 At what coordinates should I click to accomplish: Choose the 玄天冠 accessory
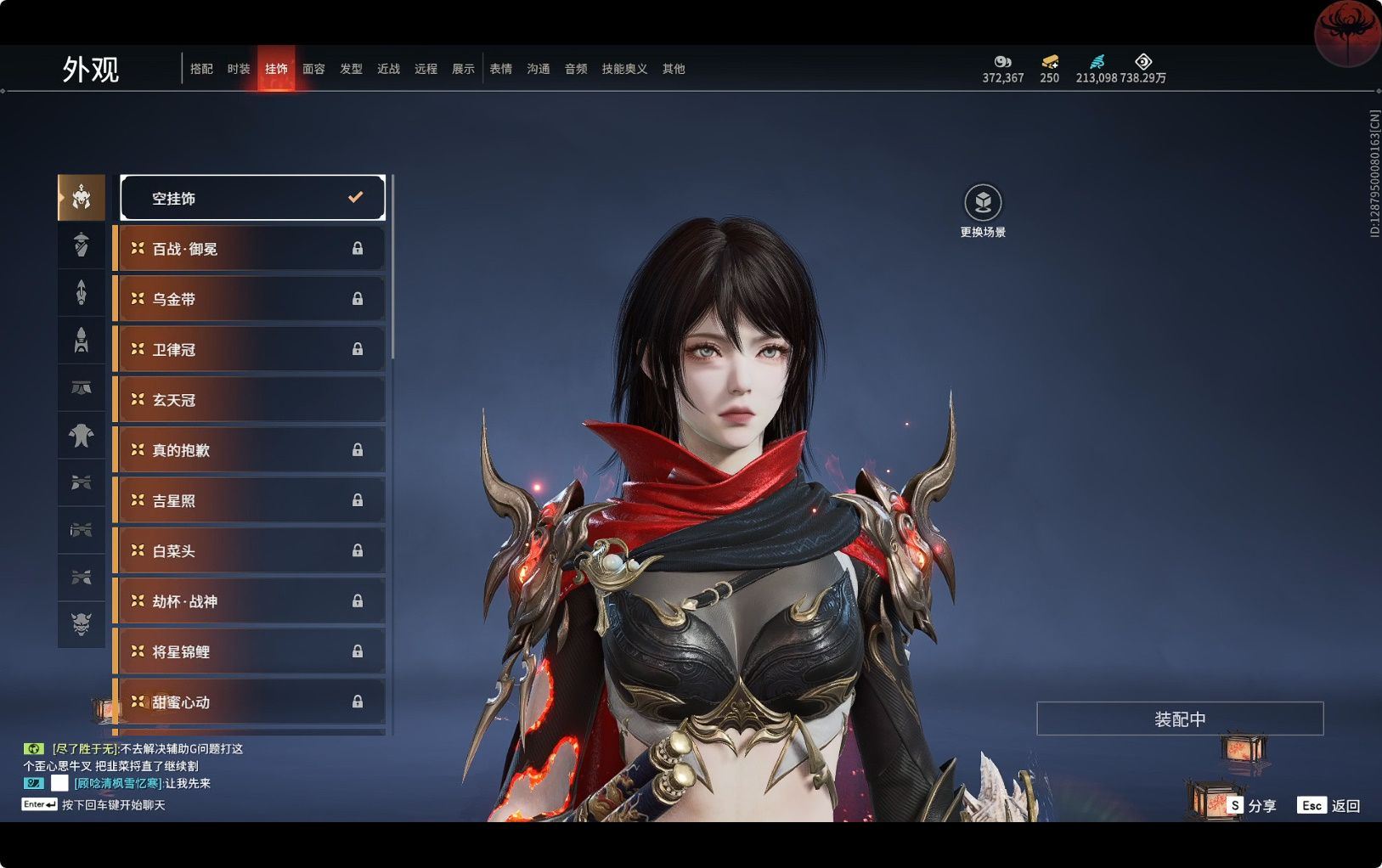251,400
